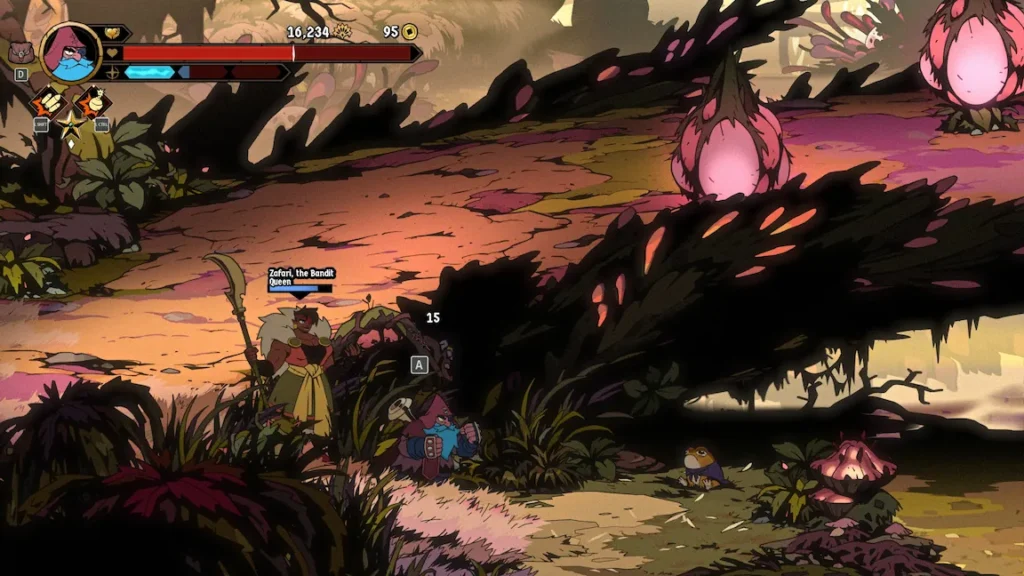
Task: Select the owl companion swap icon
Action: (x=20, y=52)
